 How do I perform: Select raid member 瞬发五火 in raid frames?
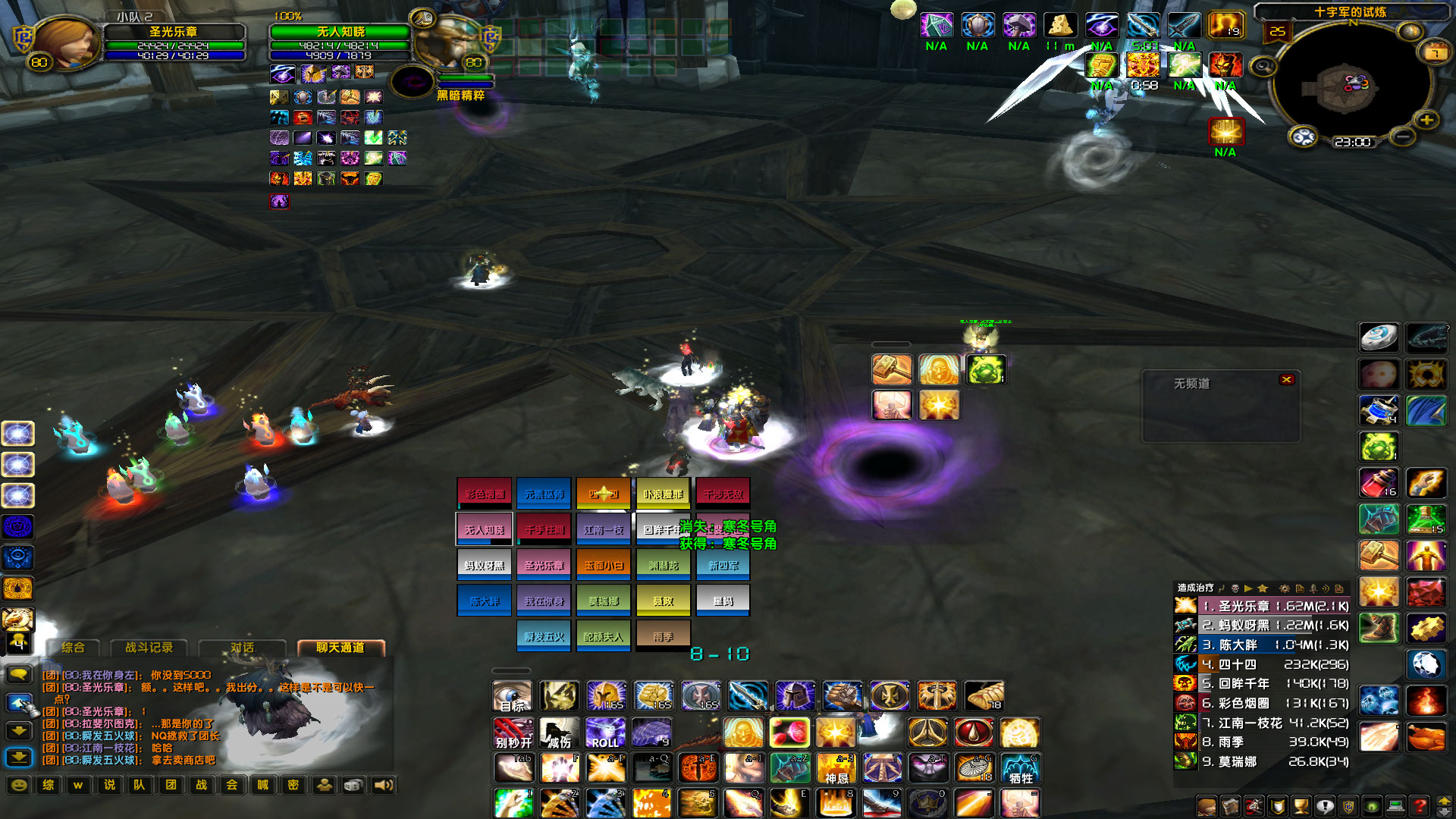click(544, 636)
